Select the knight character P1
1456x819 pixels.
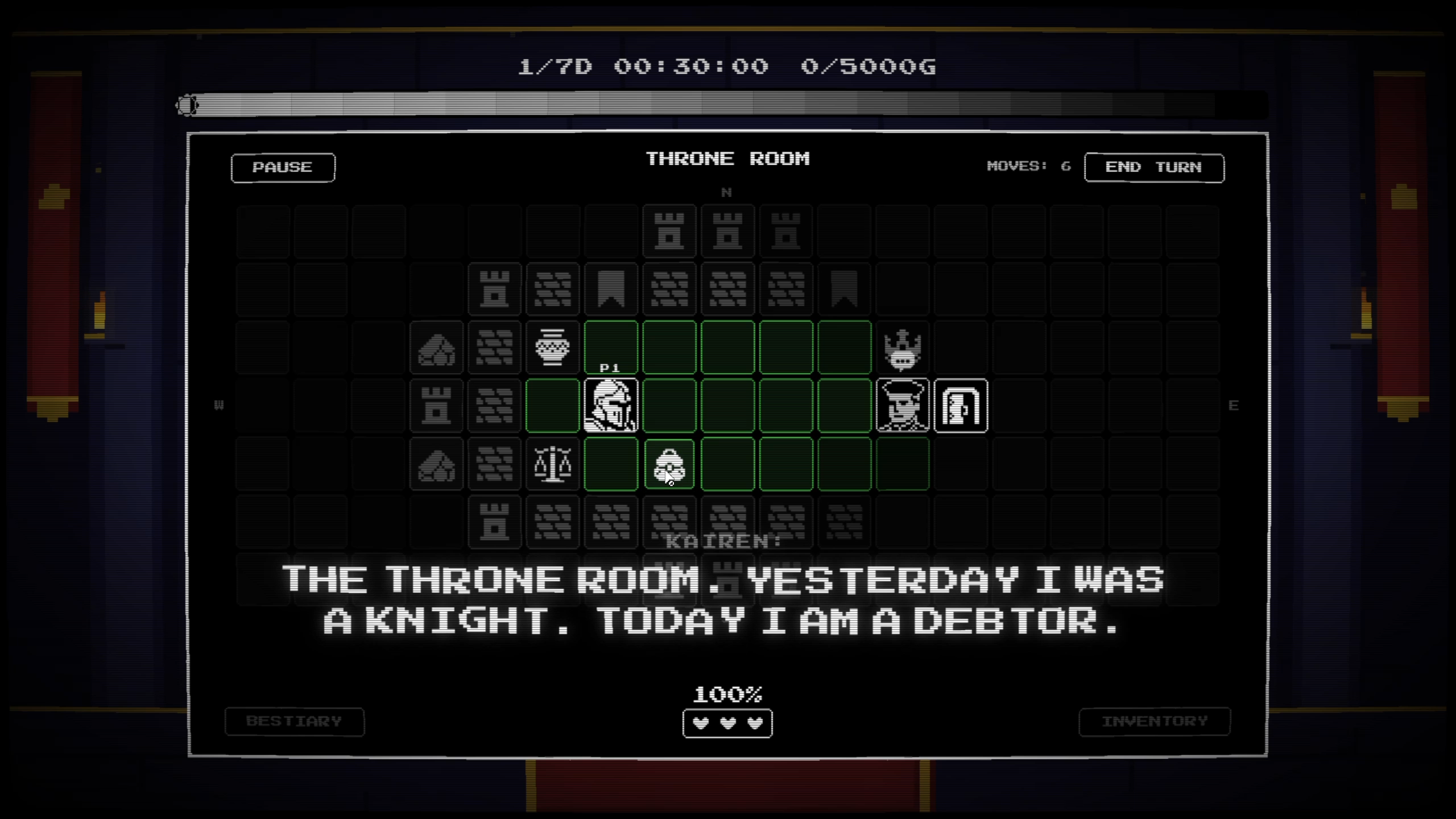click(611, 406)
